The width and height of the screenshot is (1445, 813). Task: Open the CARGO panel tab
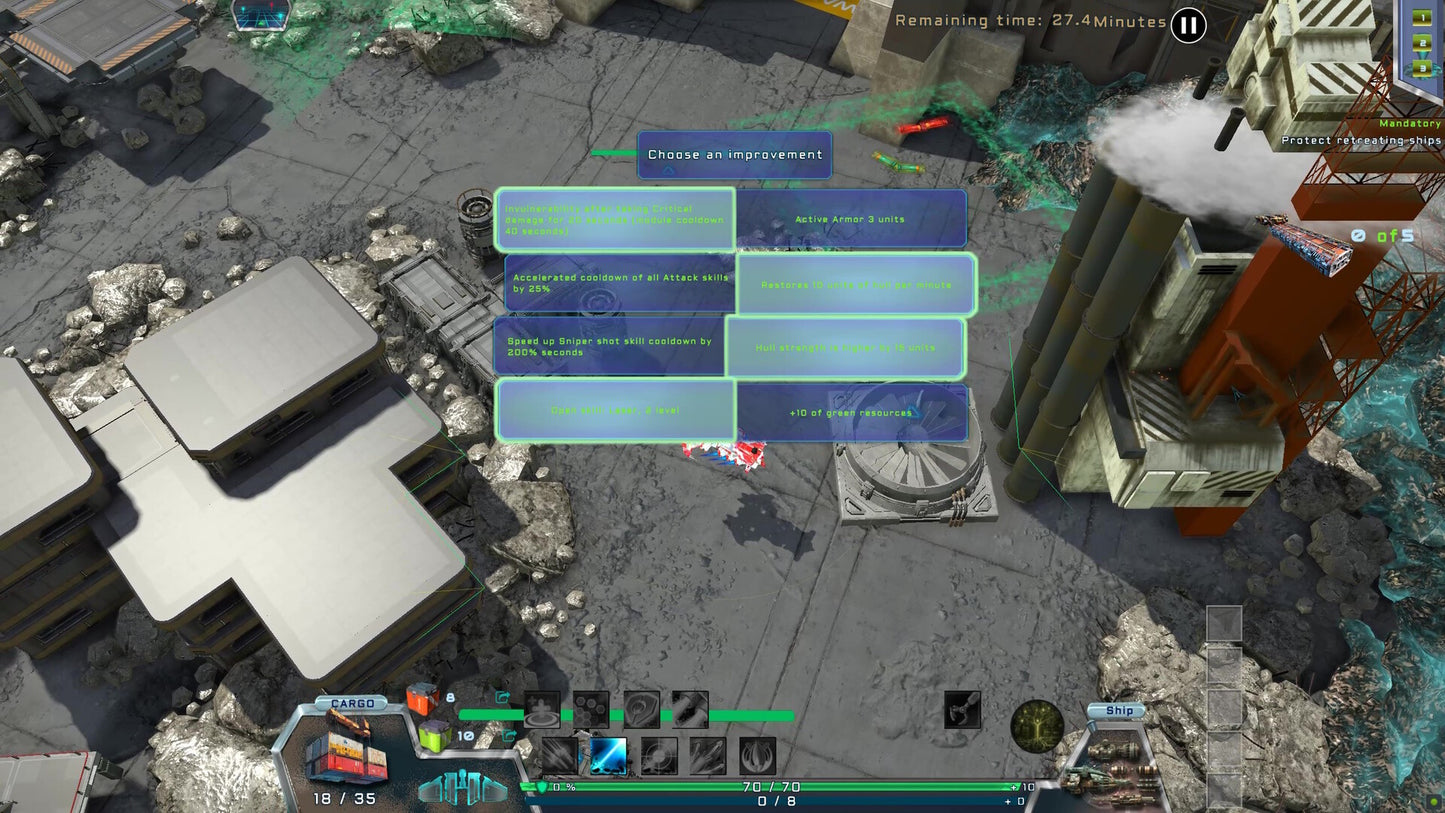click(351, 703)
